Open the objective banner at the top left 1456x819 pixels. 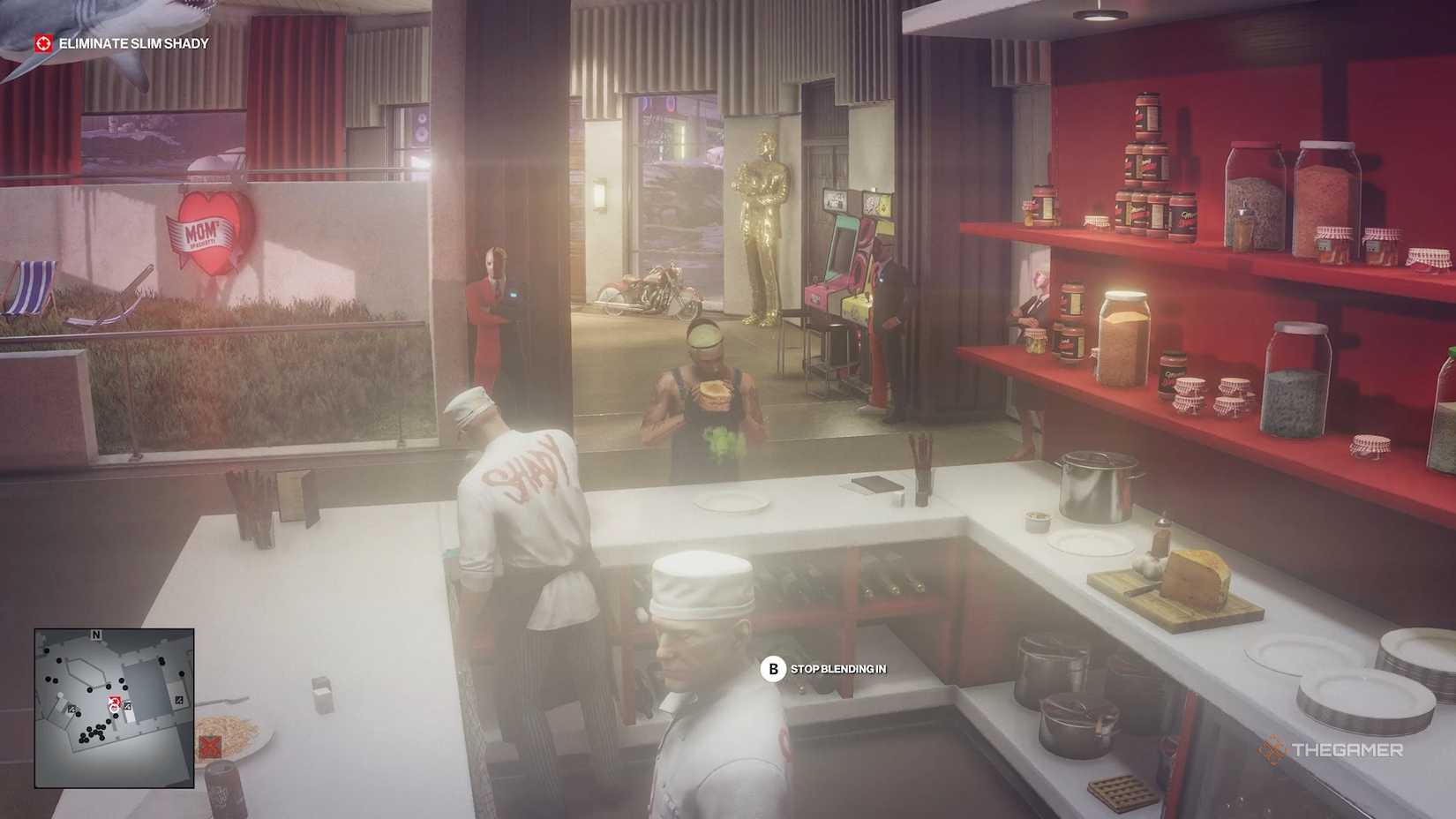pos(124,41)
